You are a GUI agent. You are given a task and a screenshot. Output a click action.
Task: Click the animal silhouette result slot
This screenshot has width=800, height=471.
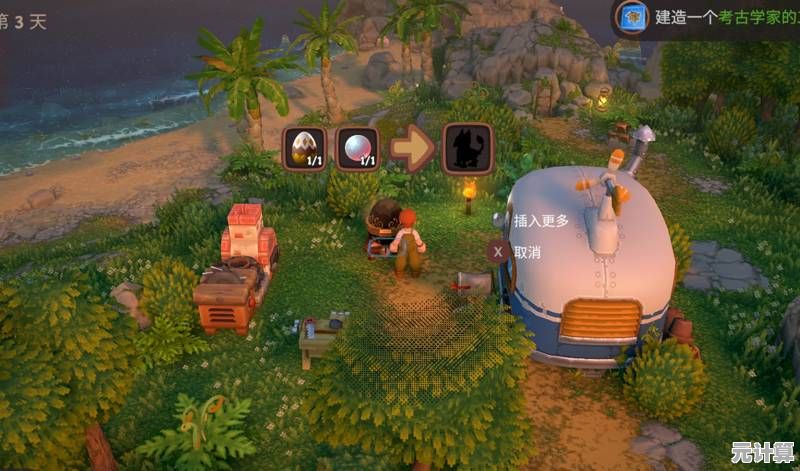pos(467,148)
